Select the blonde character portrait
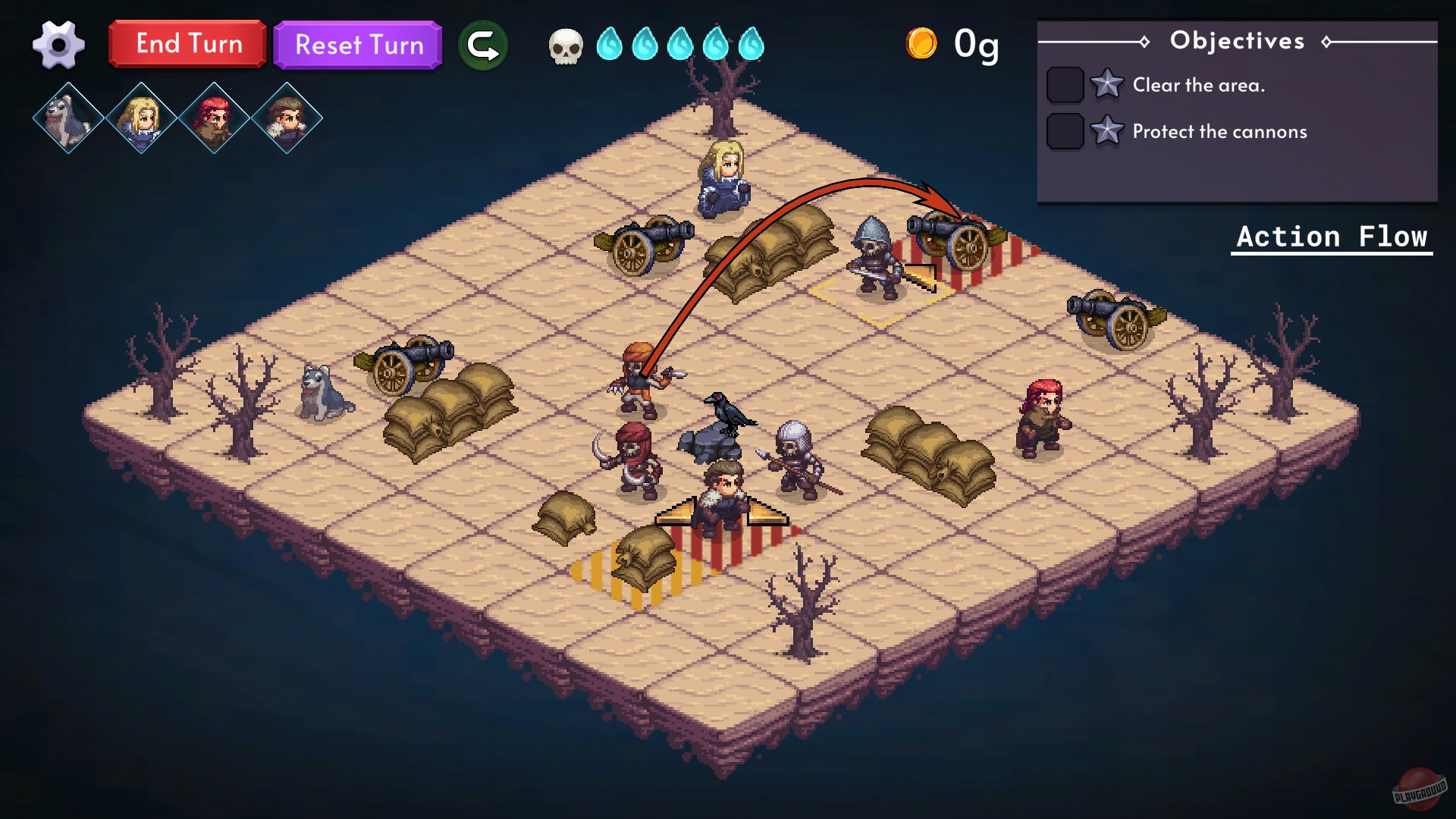 point(141,118)
